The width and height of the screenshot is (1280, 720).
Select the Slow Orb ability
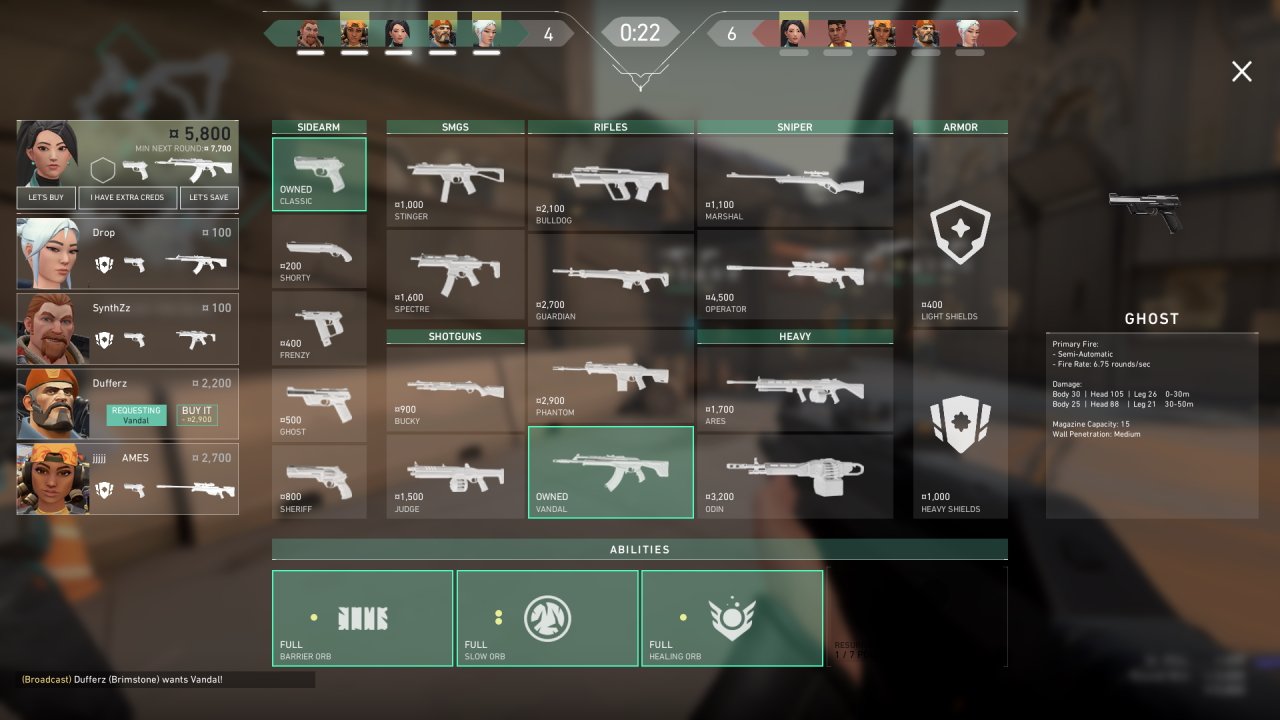(x=547, y=618)
